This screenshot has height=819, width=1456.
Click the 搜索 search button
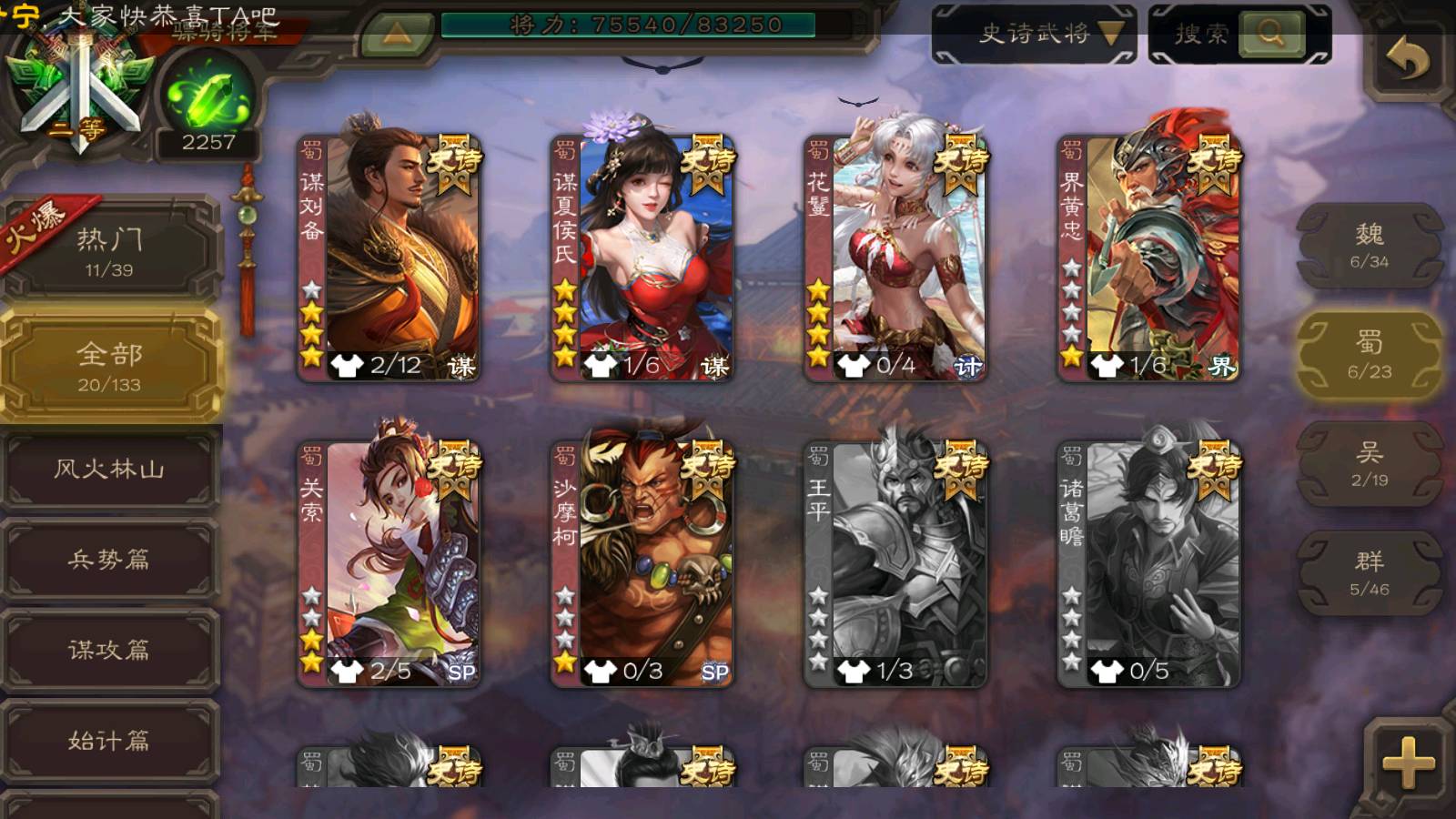(x=1239, y=35)
